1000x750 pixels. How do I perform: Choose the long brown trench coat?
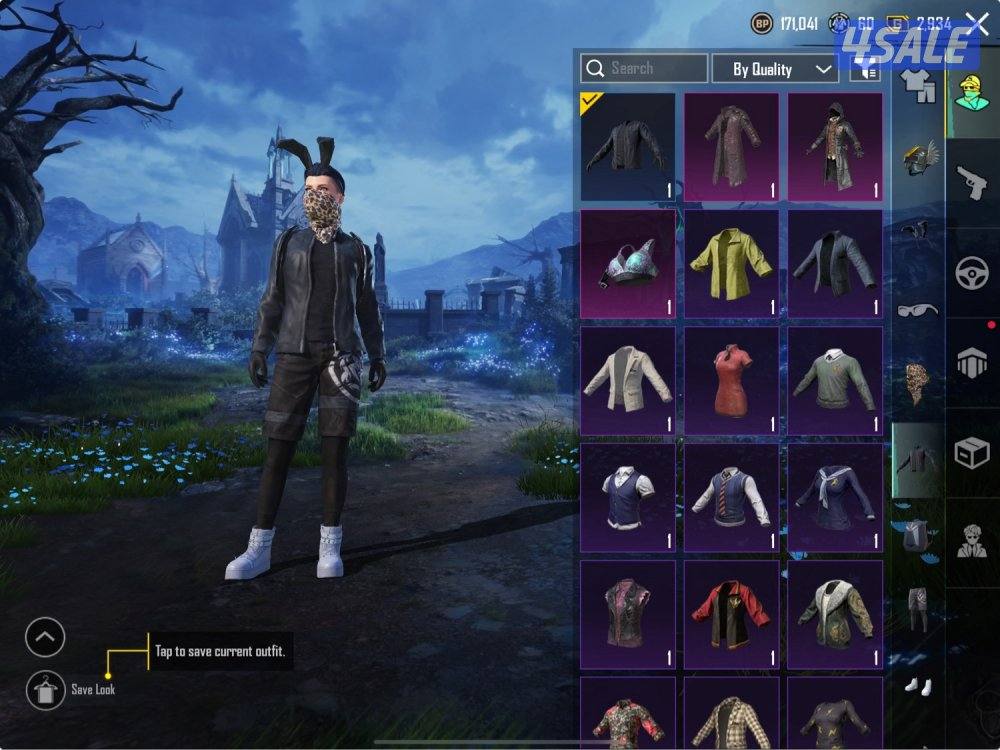coord(731,147)
